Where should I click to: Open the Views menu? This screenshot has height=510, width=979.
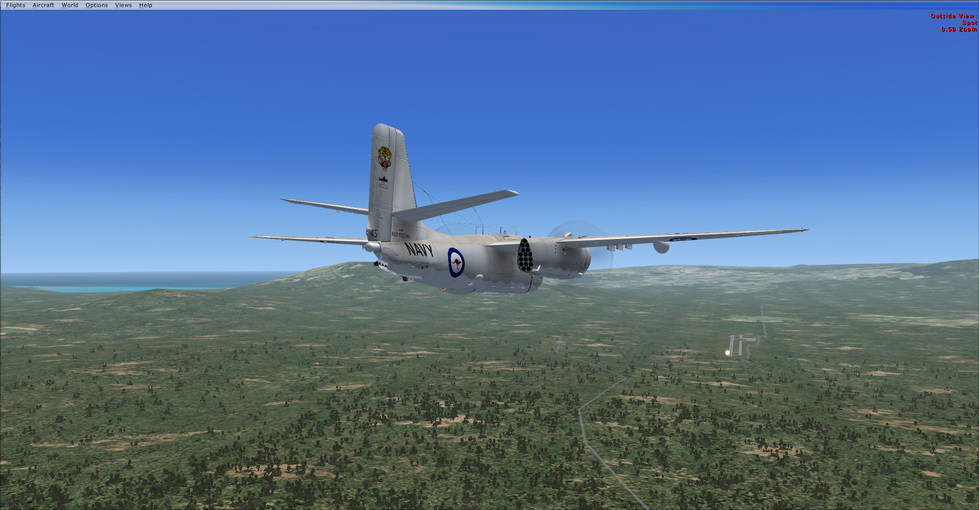pos(123,5)
